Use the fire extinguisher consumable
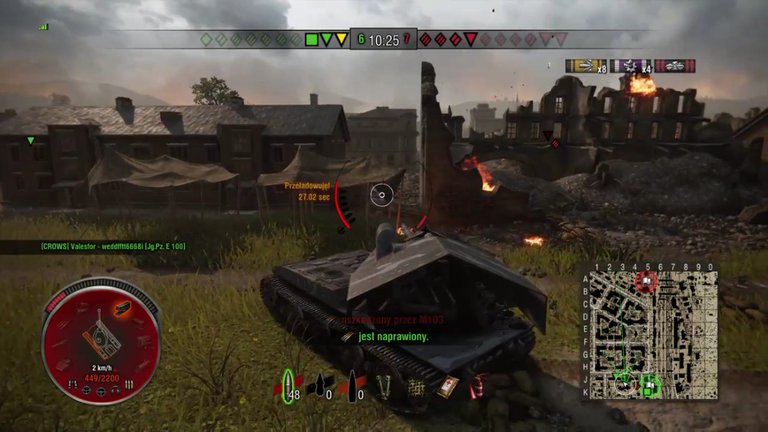768x432 pixels. (x=475, y=386)
